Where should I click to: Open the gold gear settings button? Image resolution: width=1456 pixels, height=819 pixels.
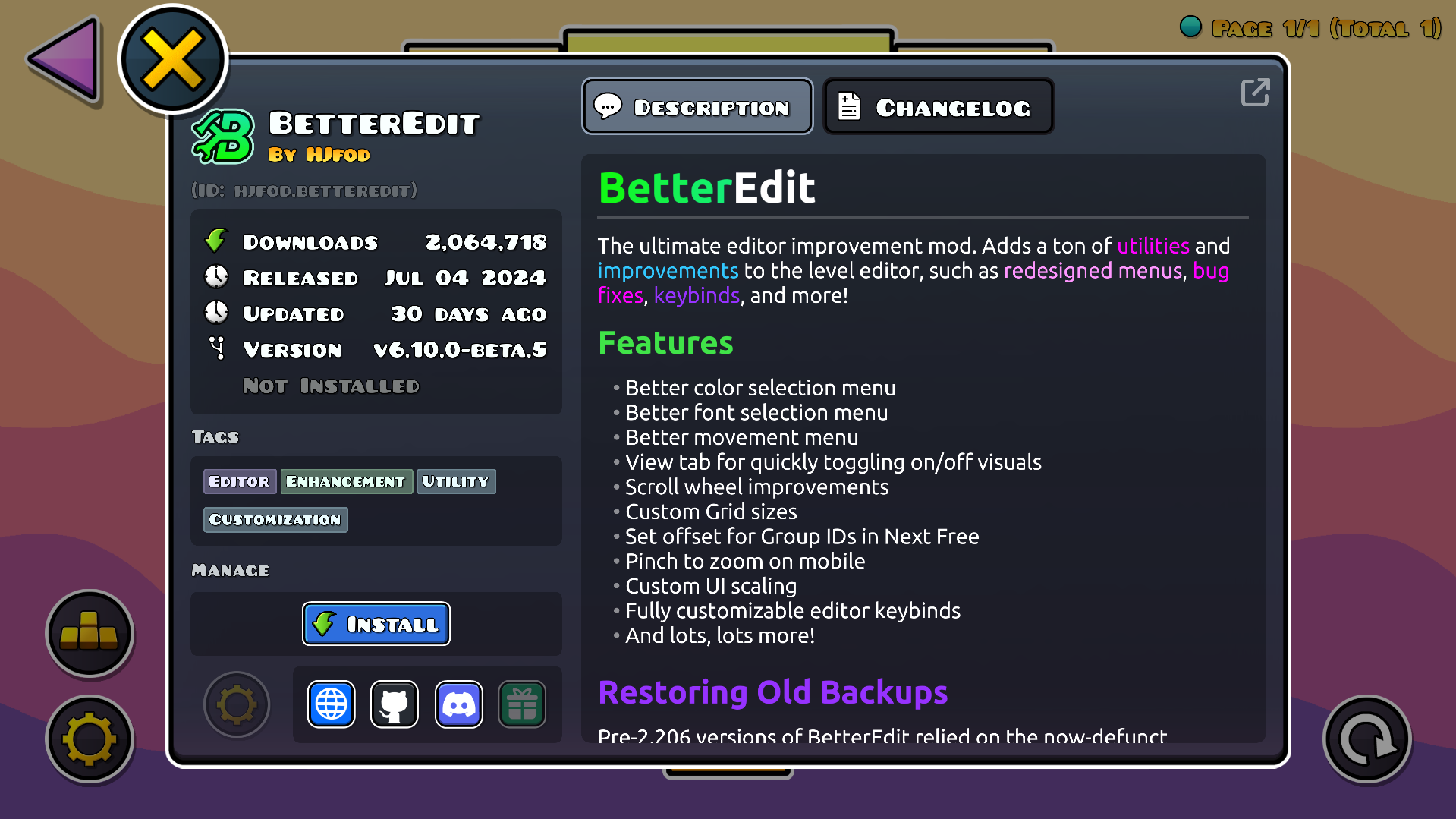(90, 739)
